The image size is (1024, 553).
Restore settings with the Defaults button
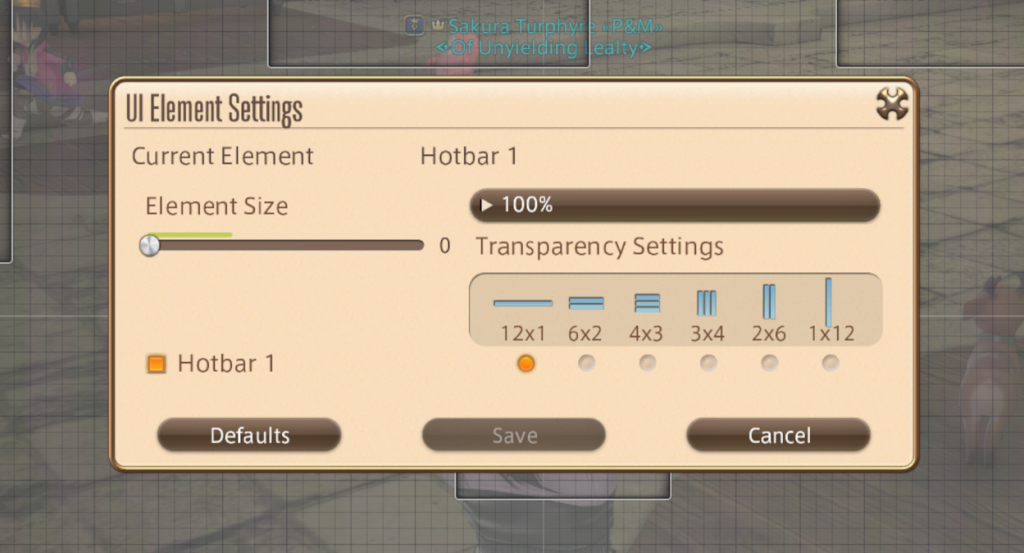[x=249, y=435]
